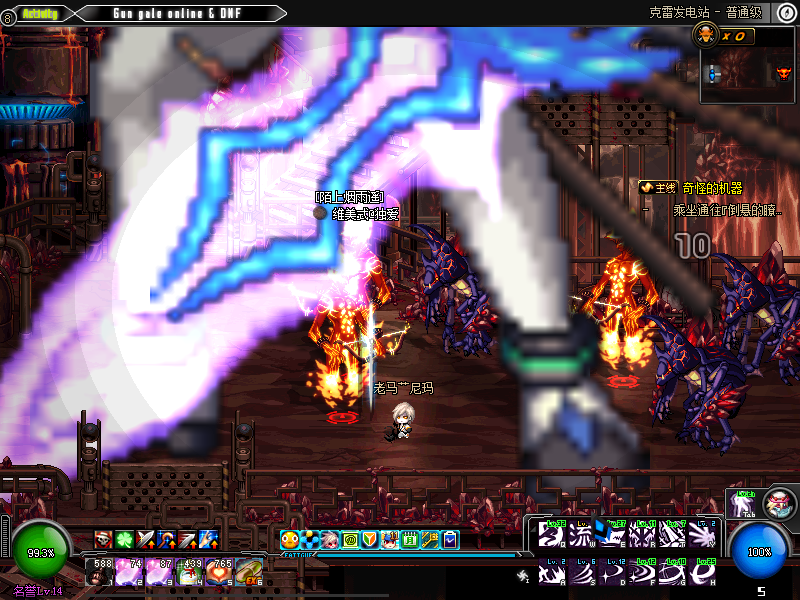Image resolution: width=800 pixels, height=600 pixels.
Task: Activate the Lv.25 skill on the H slot
Action: 703,573
